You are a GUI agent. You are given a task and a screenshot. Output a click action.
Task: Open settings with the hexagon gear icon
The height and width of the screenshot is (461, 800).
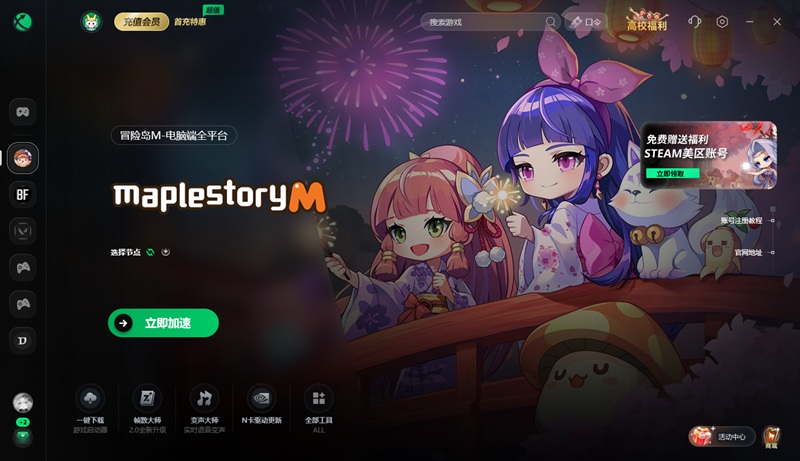click(722, 22)
